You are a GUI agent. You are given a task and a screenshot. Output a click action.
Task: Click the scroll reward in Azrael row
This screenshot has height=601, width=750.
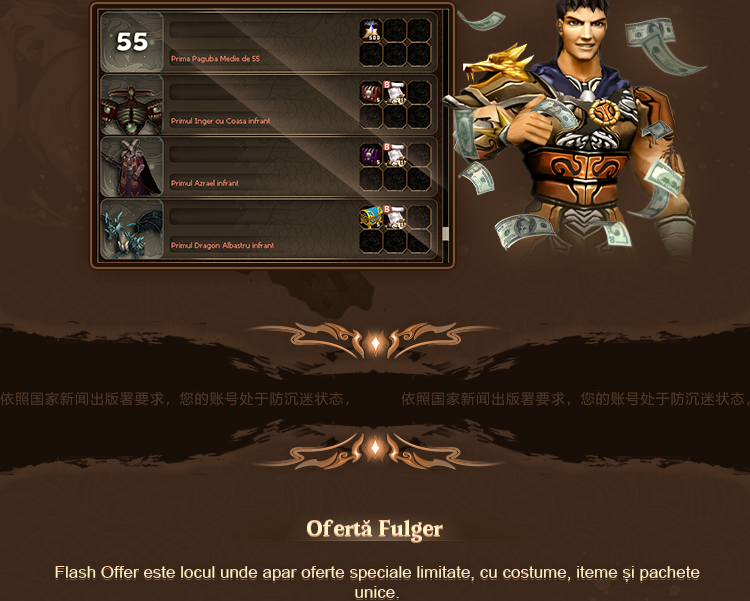395,155
